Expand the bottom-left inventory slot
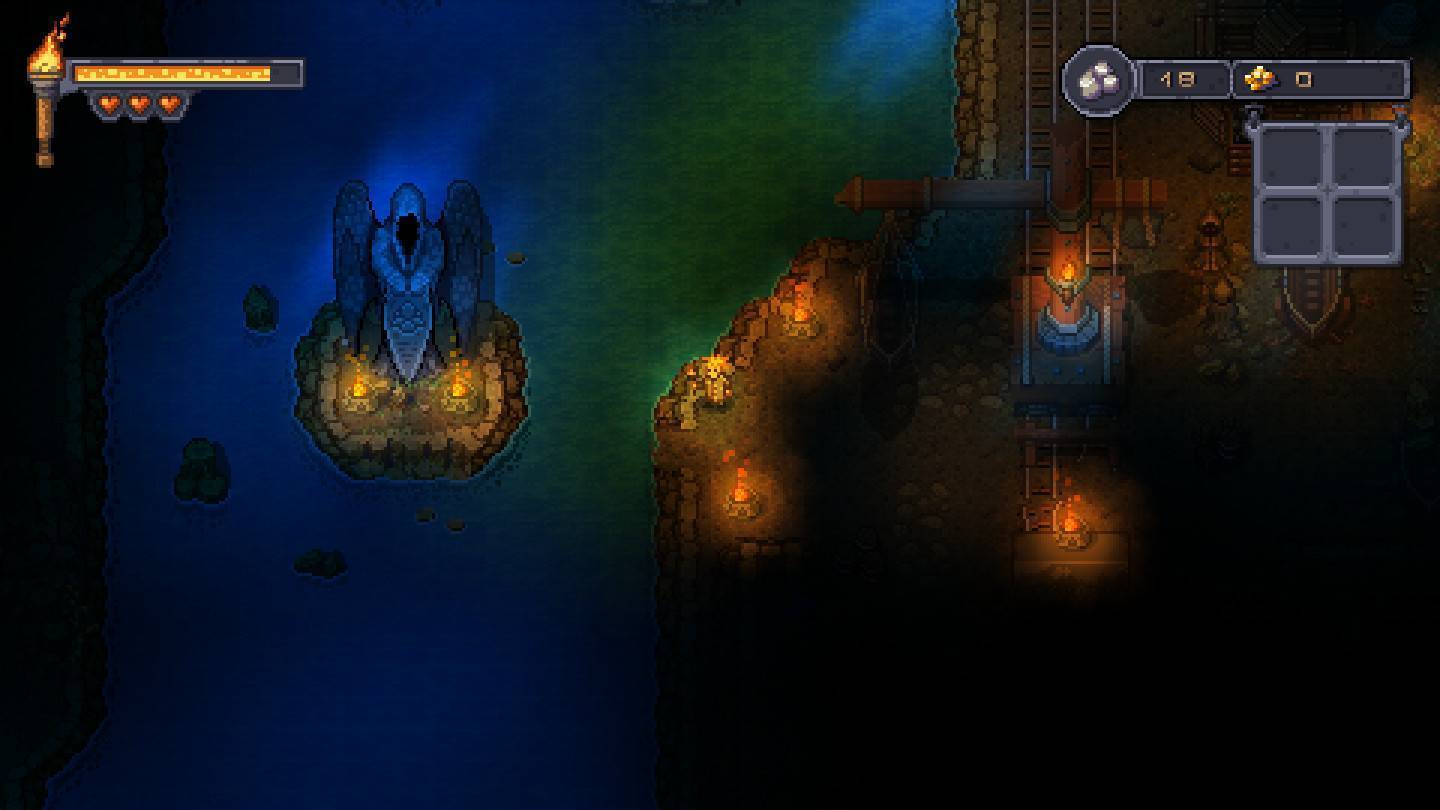Screen dimensions: 1440x810 click(x=1290, y=225)
